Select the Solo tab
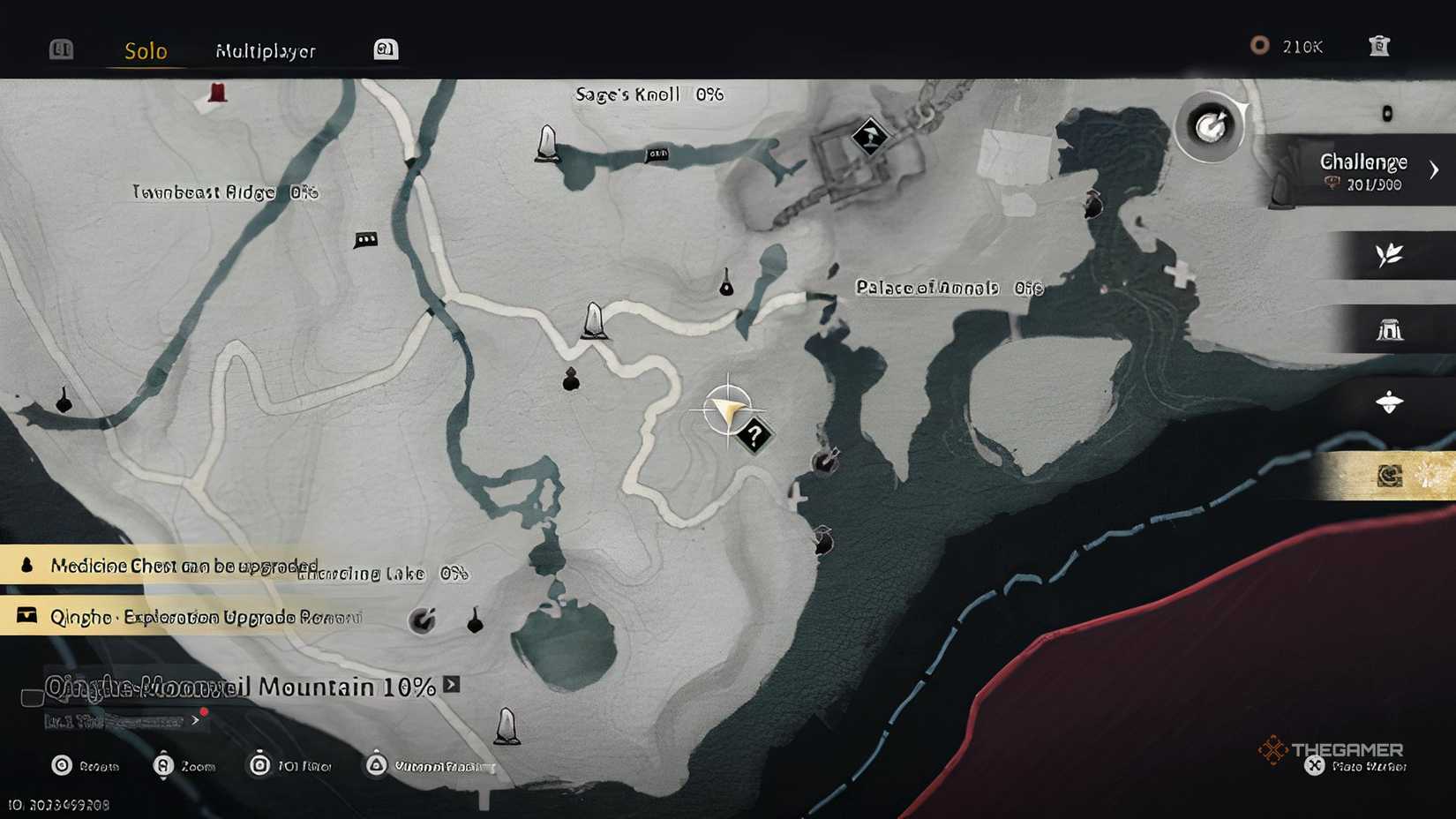 click(146, 51)
